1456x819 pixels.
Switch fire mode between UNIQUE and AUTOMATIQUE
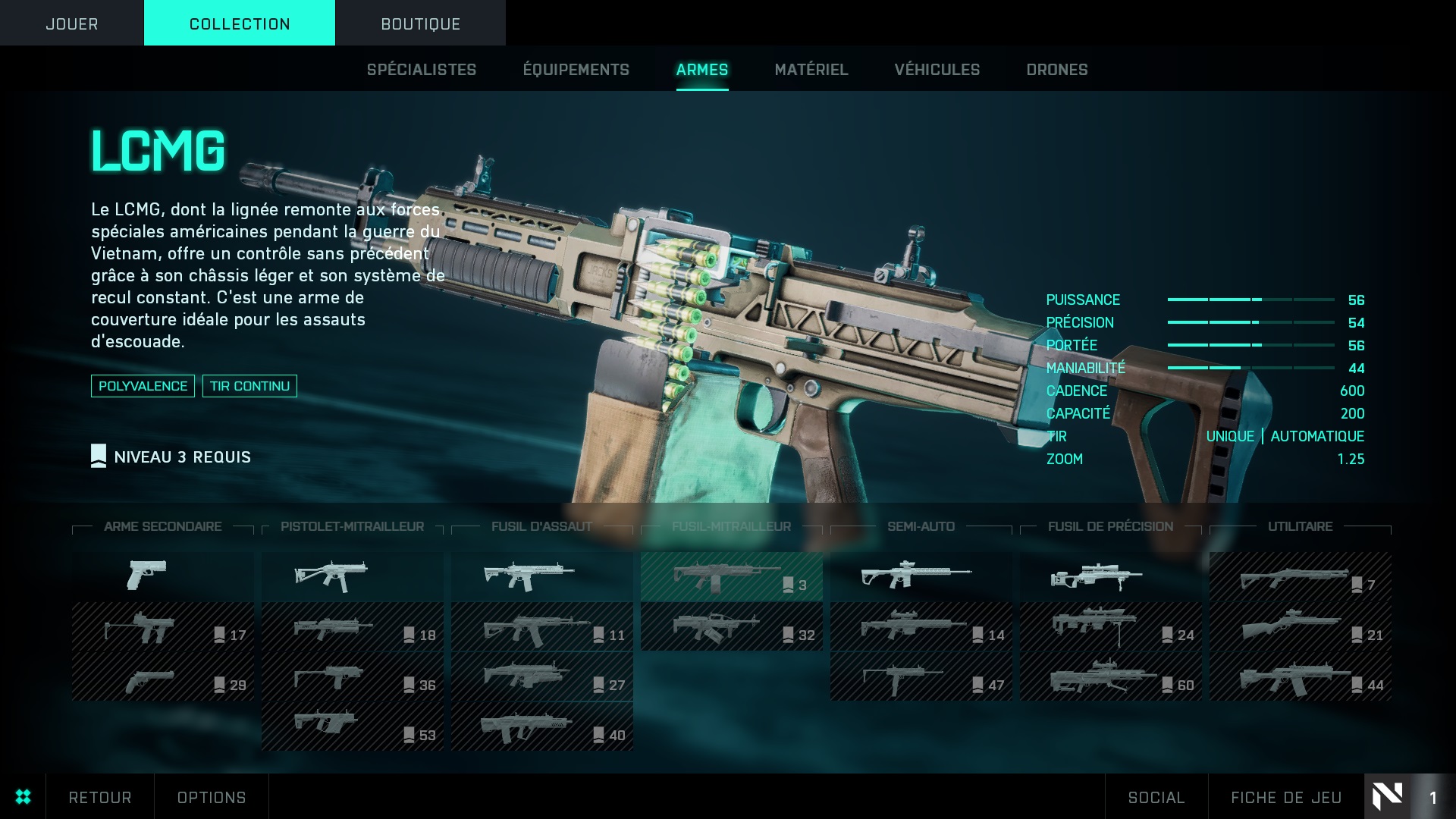[1285, 436]
